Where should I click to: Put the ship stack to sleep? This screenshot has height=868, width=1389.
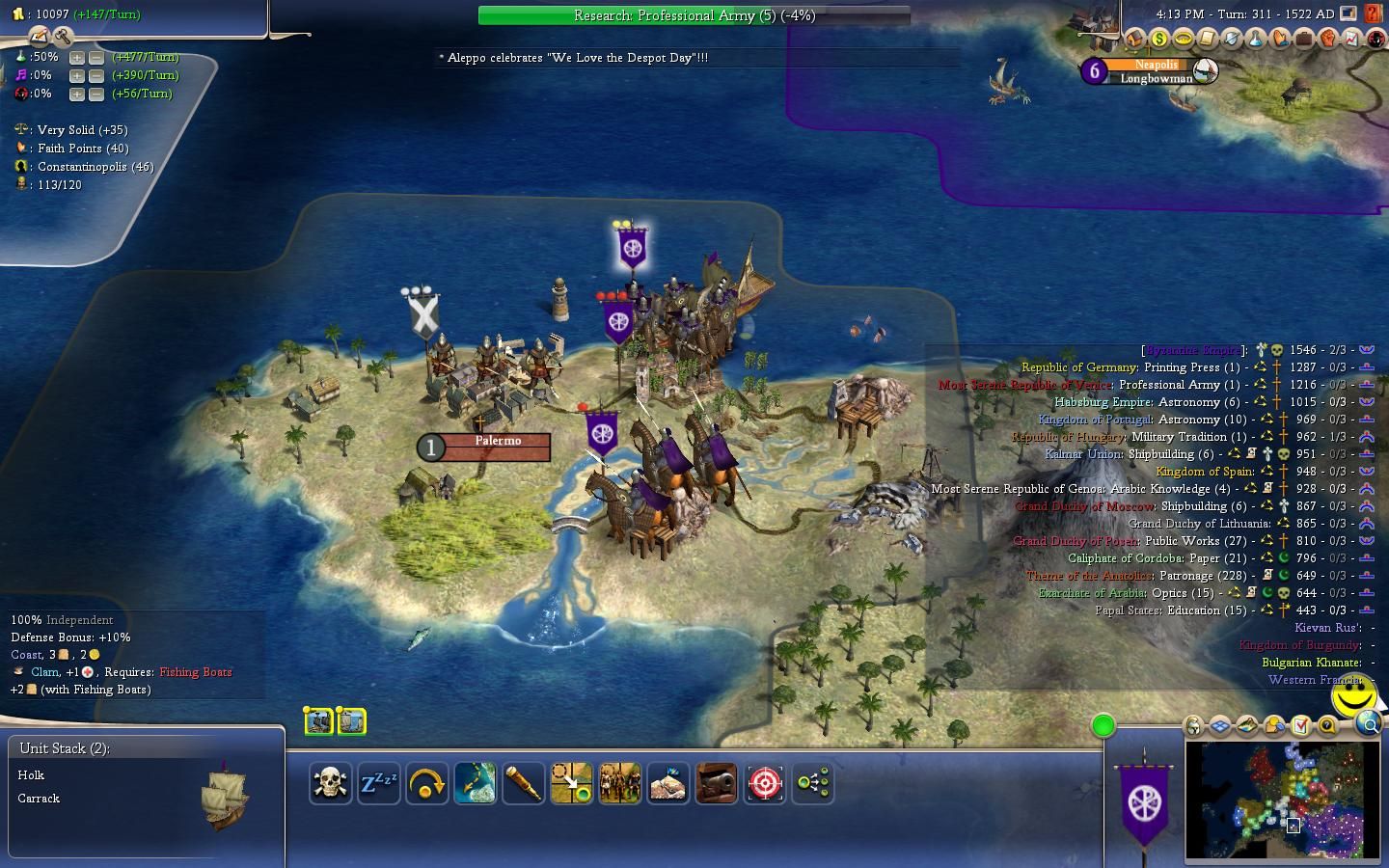pos(379,783)
